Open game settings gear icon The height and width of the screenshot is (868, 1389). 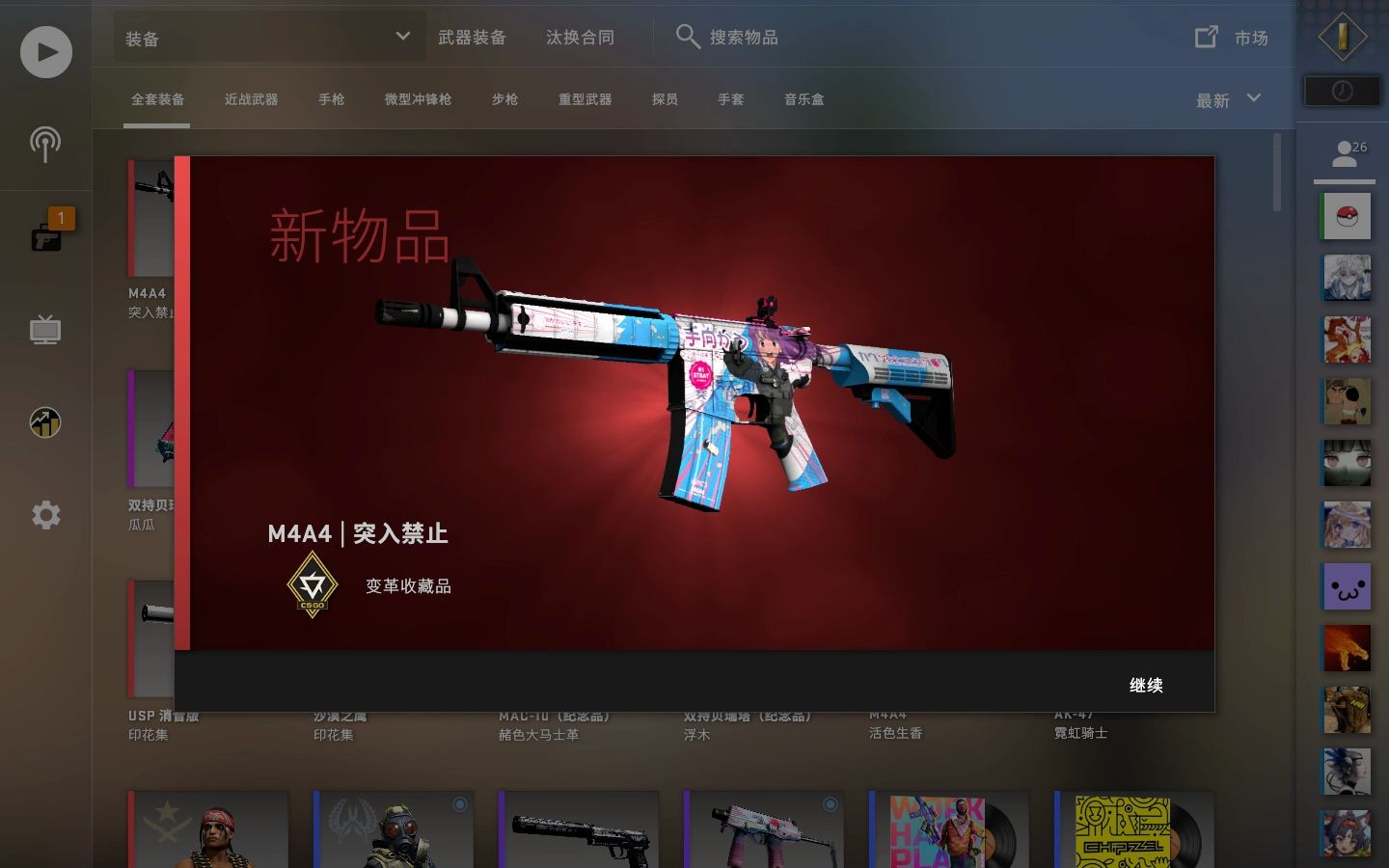[45, 515]
